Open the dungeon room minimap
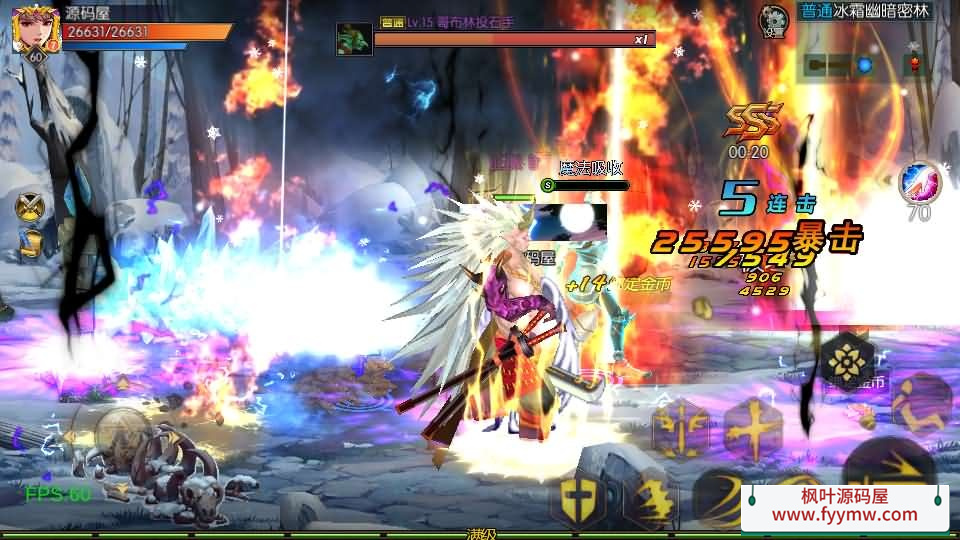This screenshot has width=960, height=540. pos(865,66)
